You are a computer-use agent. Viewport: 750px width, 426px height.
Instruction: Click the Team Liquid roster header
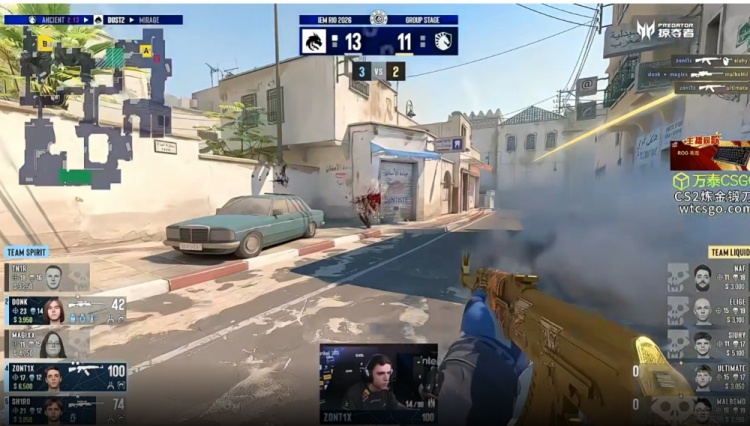(x=728, y=252)
